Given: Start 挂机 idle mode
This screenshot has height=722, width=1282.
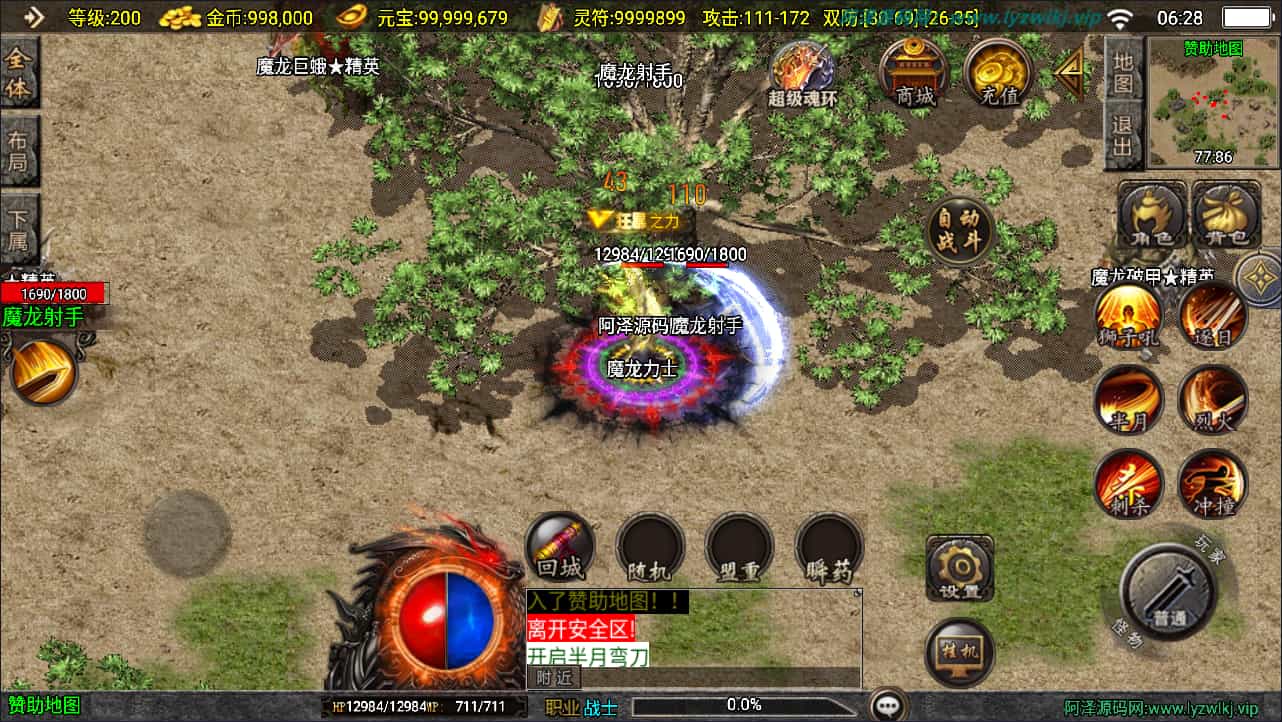Looking at the screenshot, I should point(959,652).
